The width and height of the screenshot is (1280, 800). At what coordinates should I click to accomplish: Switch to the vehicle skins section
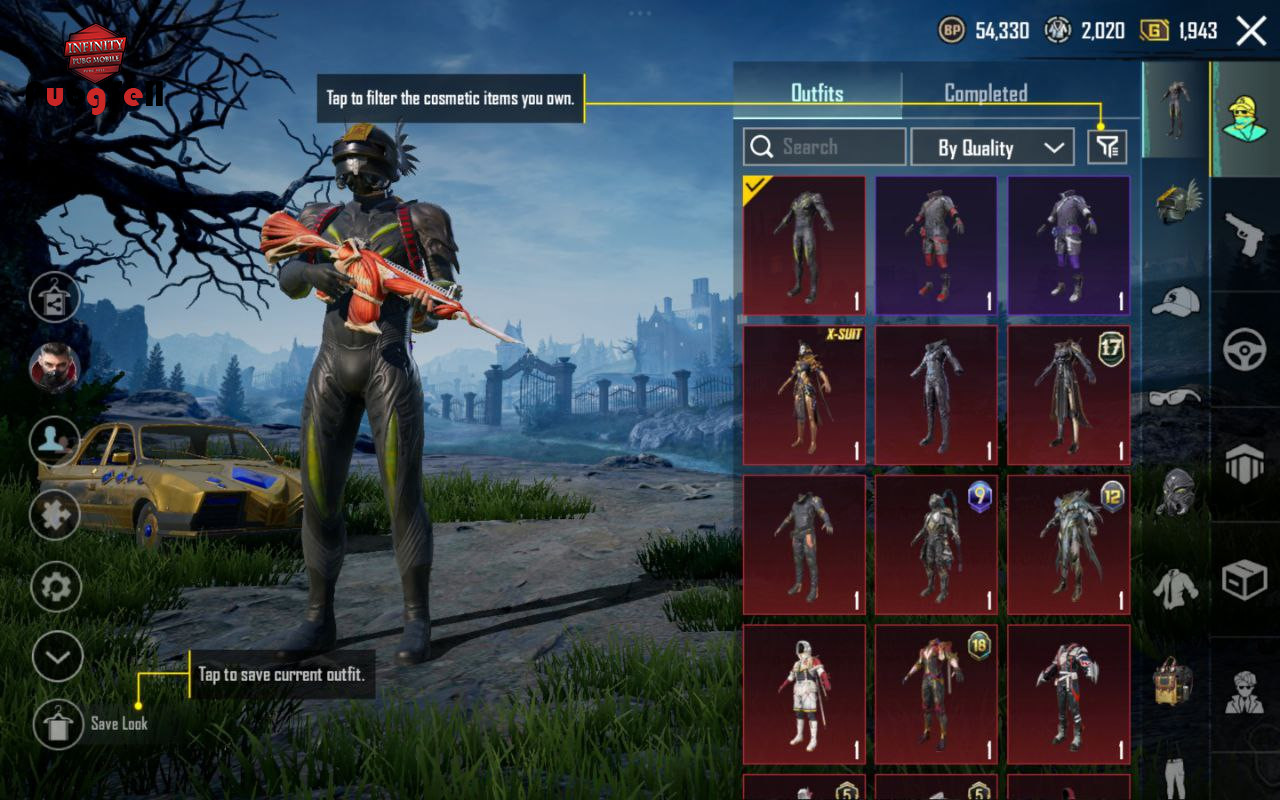[x=1245, y=350]
